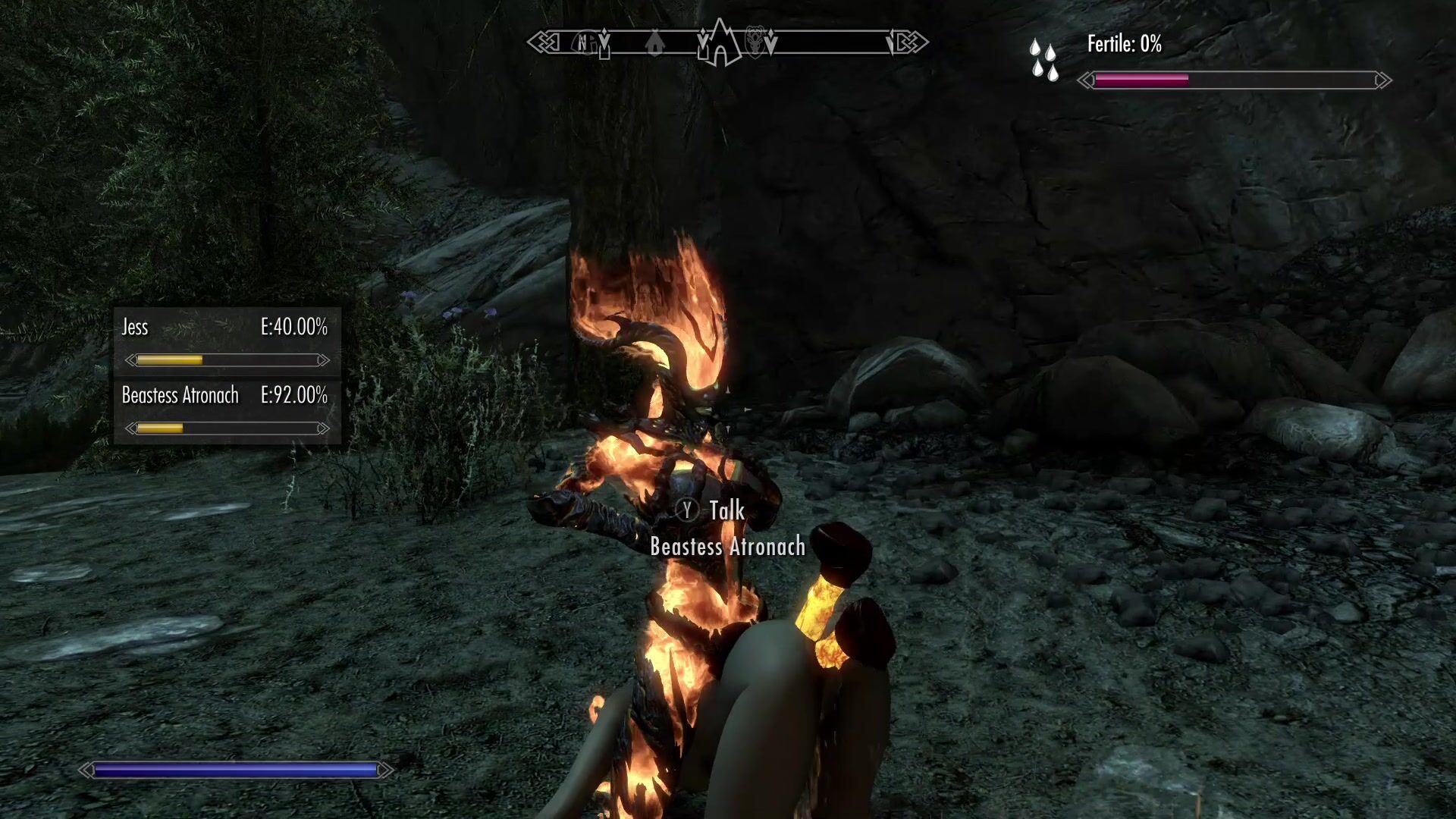The image size is (1456, 819).
Task: Select the Beastess Atronach tracker row
Action: tap(226, 409)
